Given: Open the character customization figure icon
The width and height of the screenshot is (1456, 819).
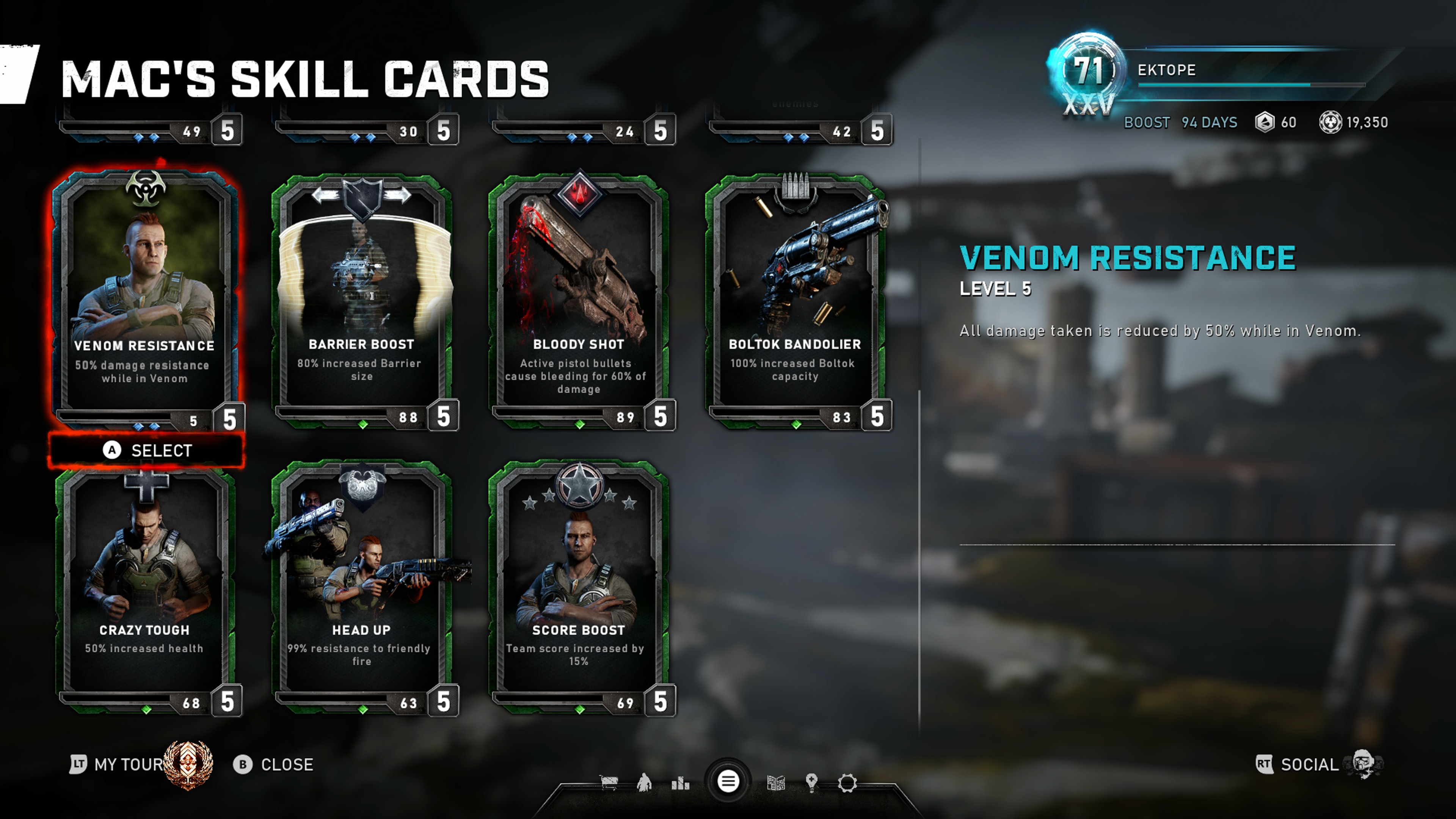Looking at the screenshot, I should pos(644,783).
